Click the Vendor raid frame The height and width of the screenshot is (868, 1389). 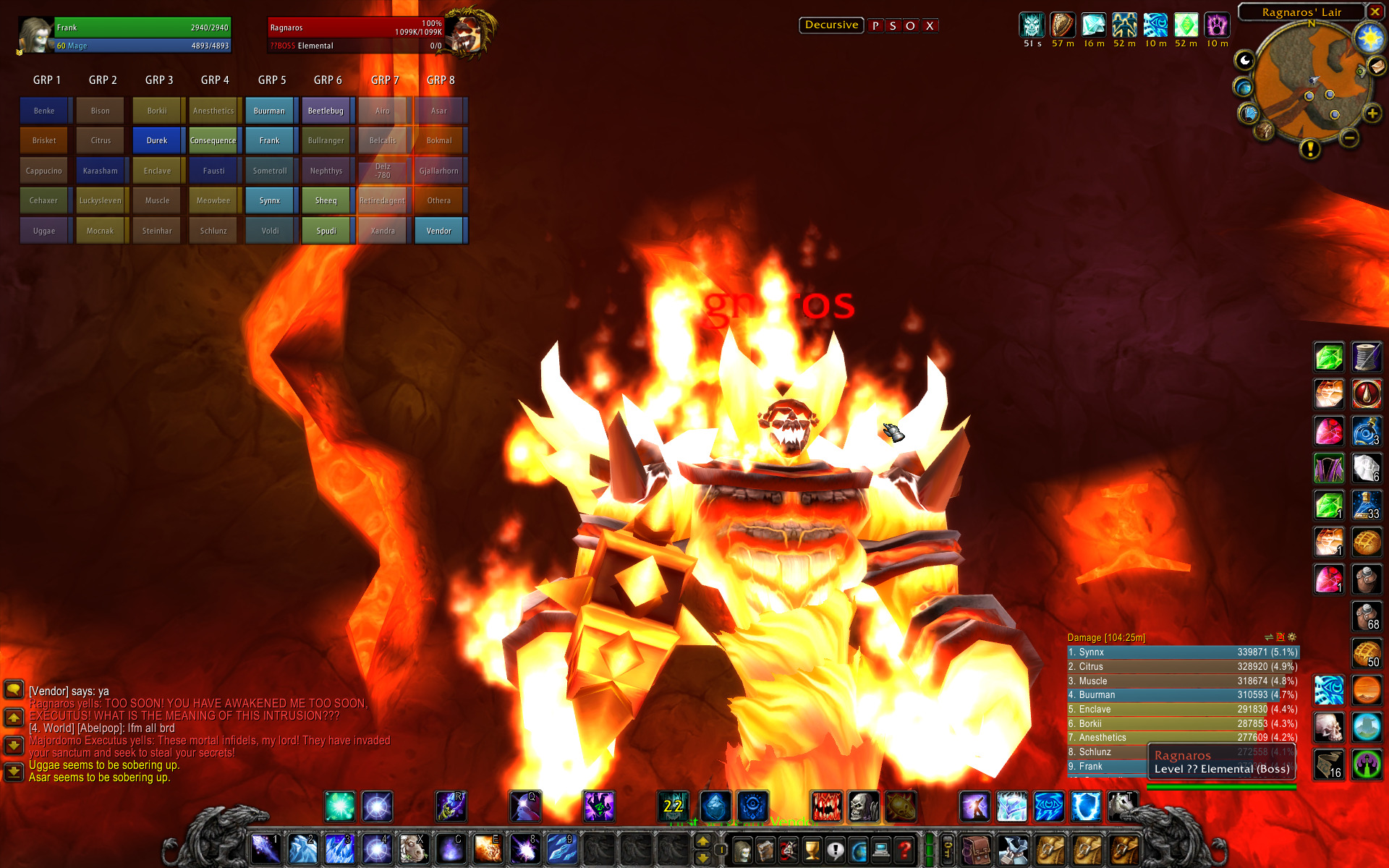439,231
